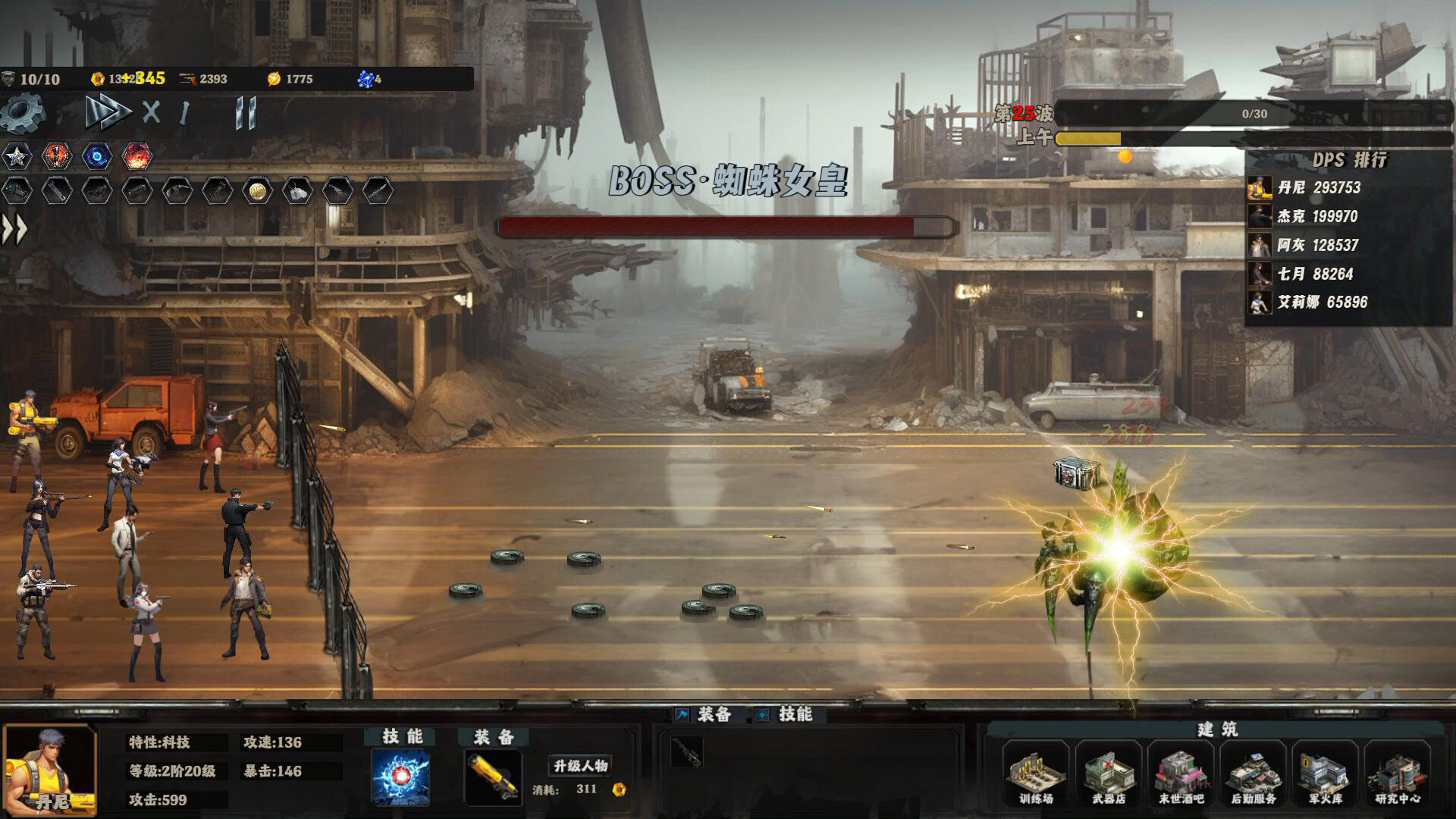
Task: Open the 研究中心 research center
Action: (1398, 775)
